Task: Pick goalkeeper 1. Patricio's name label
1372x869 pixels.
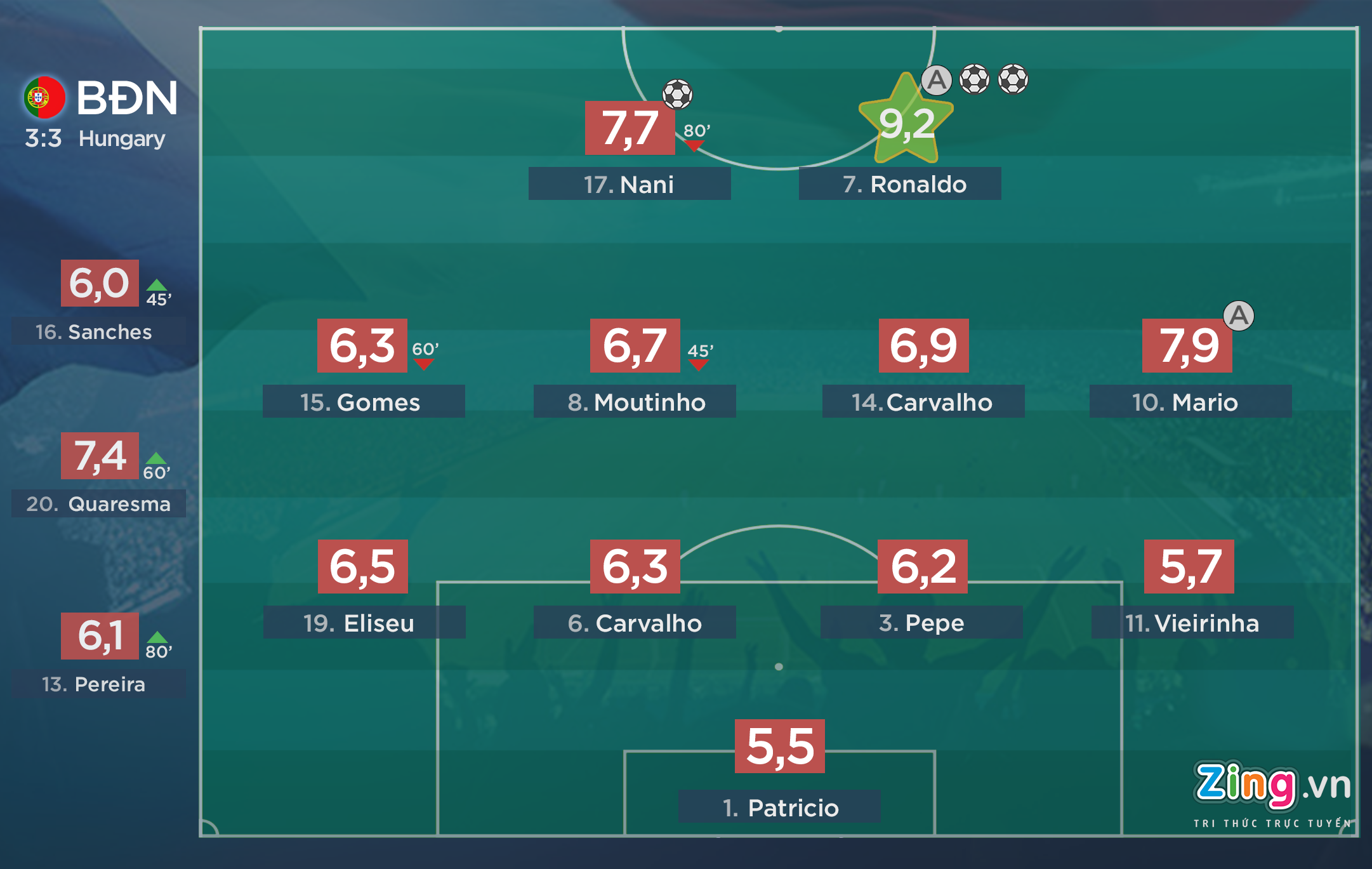Action: click(779, 807)
